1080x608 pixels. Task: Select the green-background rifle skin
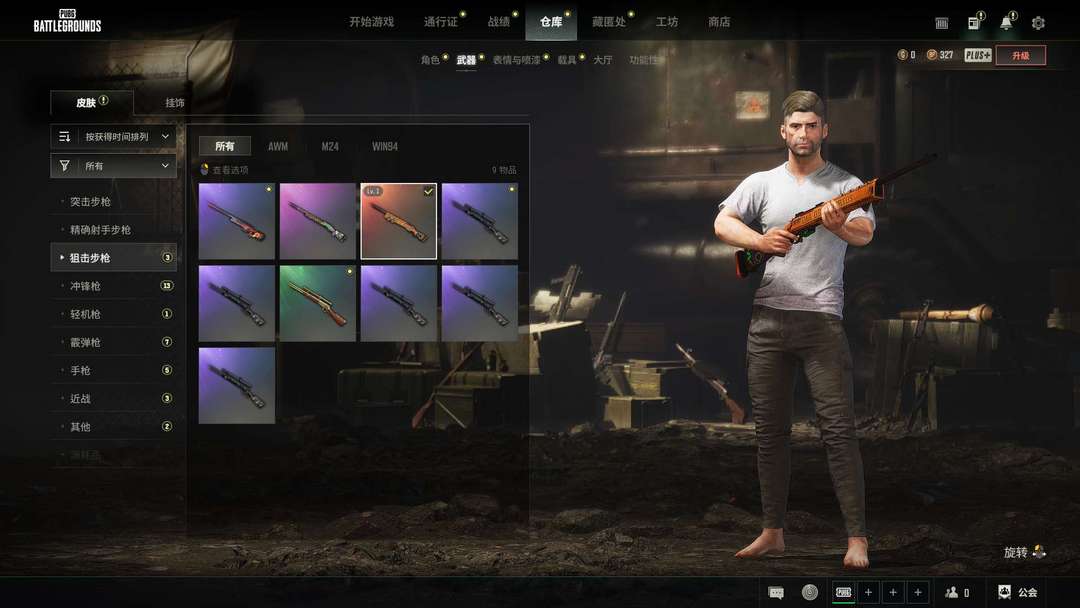(318, 303)
